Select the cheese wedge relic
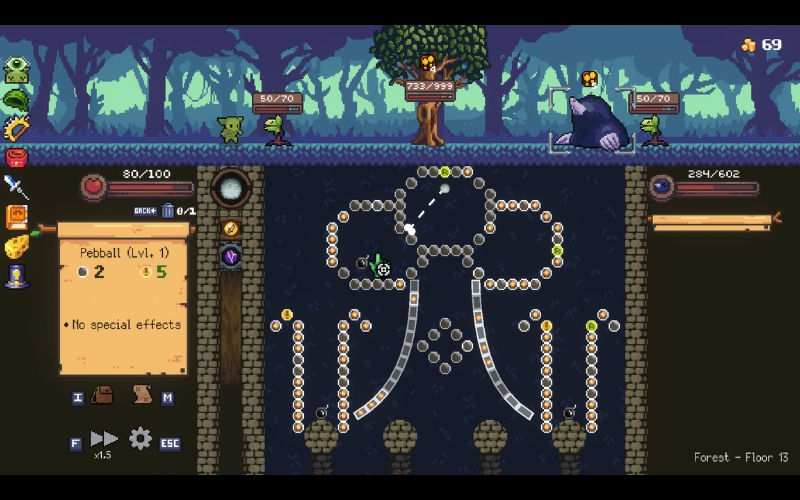The width and height of the screenshot is (800, 500). click(16, 247)
